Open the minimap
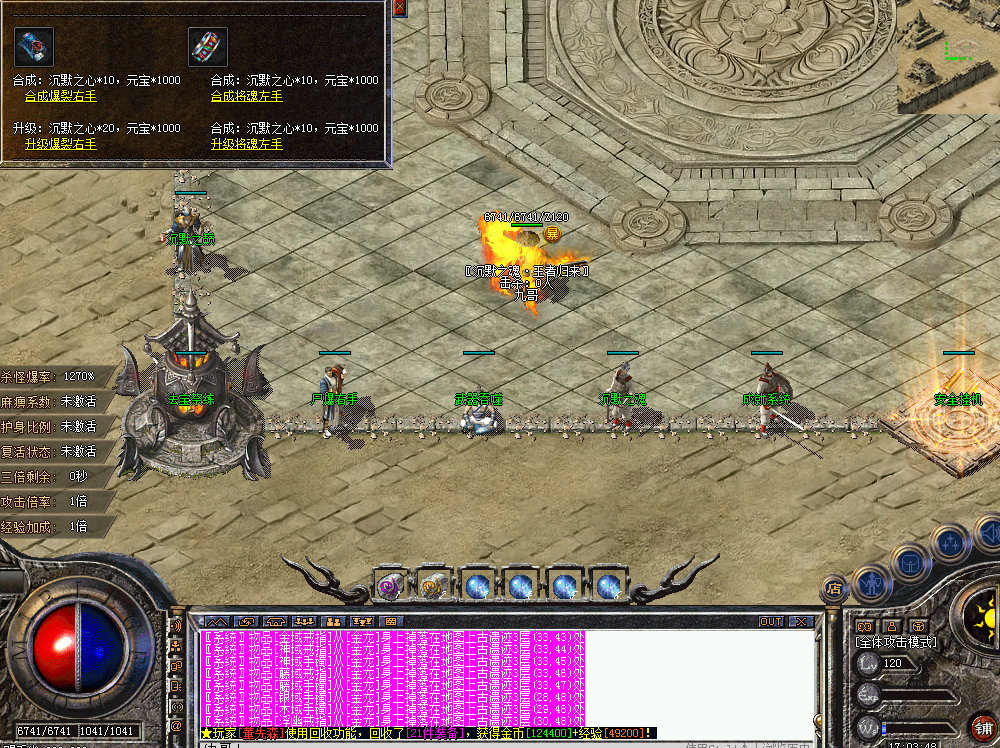Screen dimensions: 1000x748 (x=948, y=55)
